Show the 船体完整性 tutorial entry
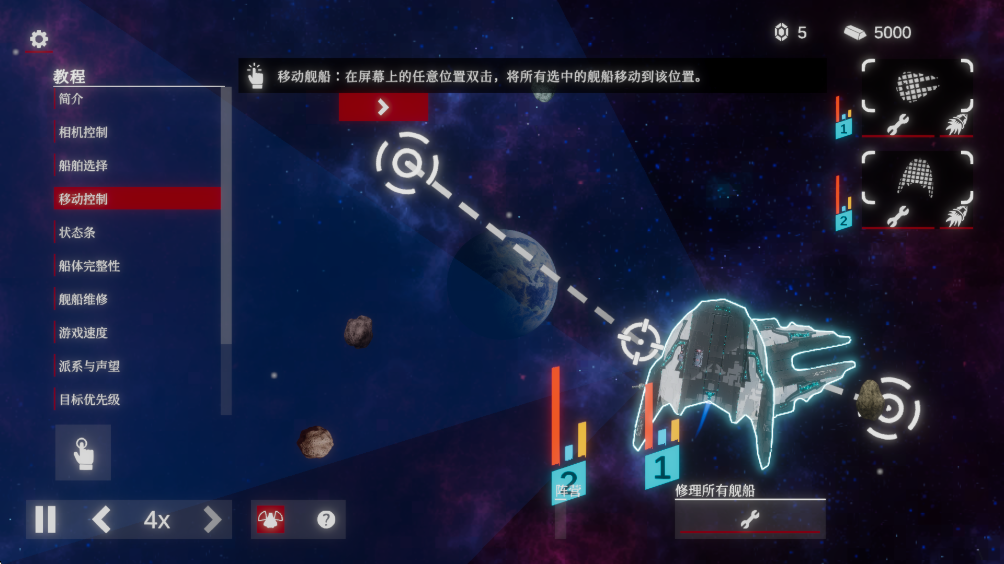 [136, 266]
